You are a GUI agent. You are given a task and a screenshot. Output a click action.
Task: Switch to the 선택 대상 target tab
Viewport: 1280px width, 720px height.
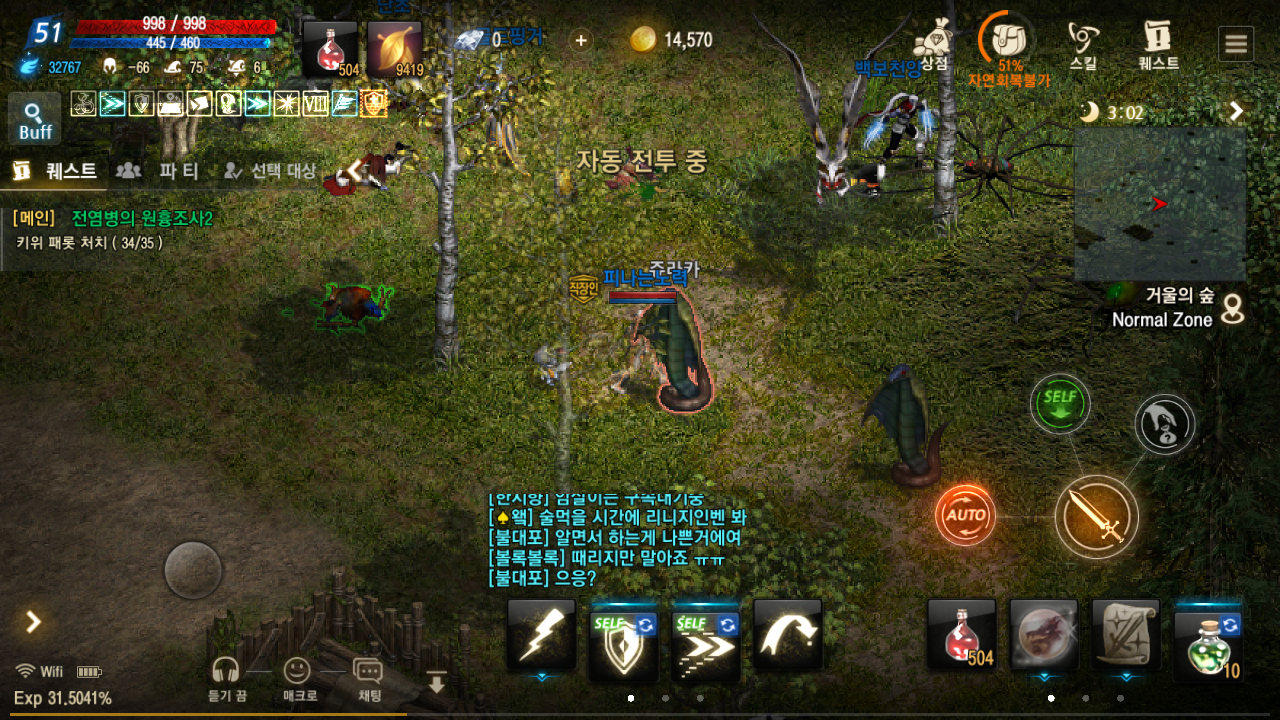point(270,171)
